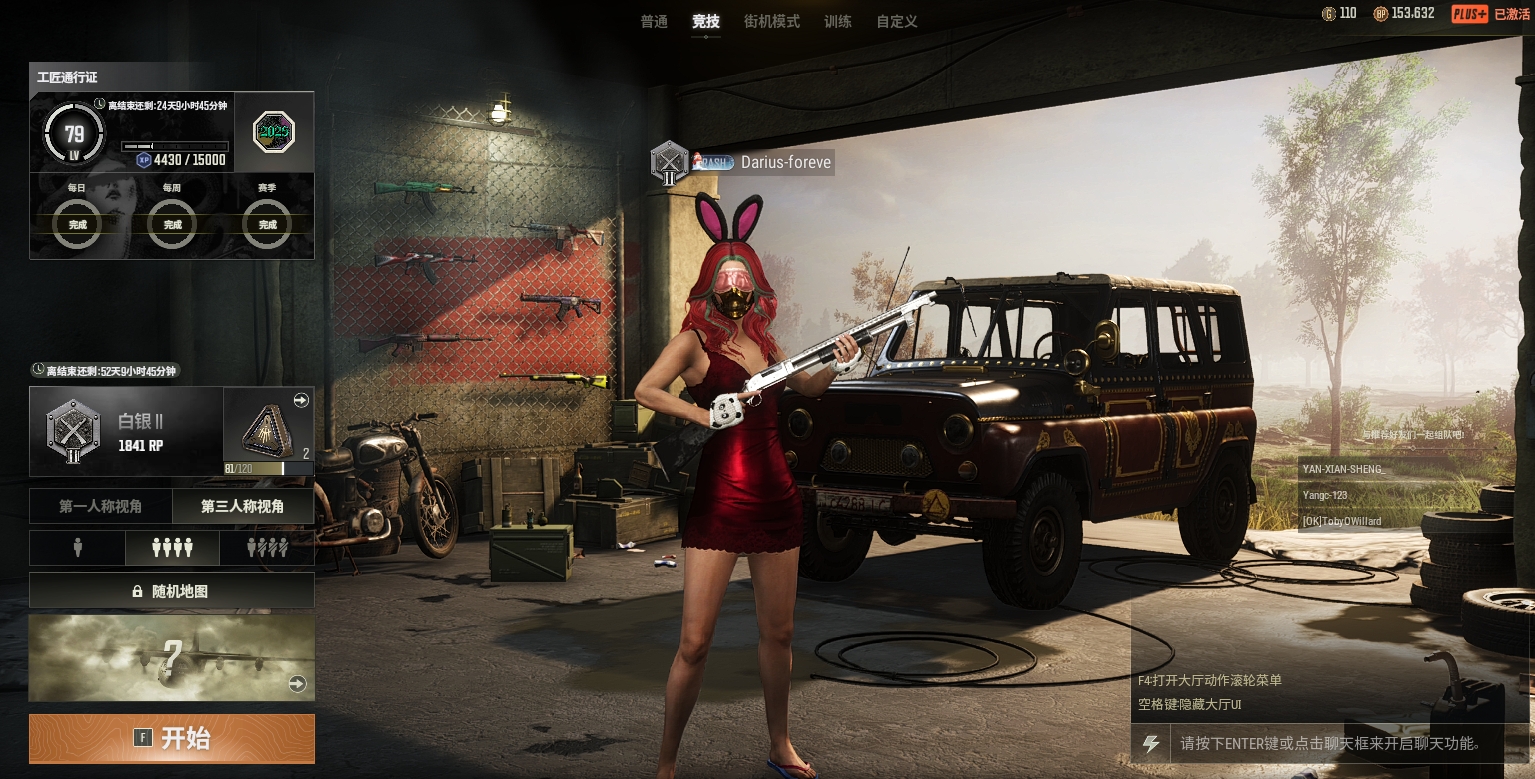View the 每日 daily missions circle
The height and width of the screenshot is (779, 1535).
(77, 224)
